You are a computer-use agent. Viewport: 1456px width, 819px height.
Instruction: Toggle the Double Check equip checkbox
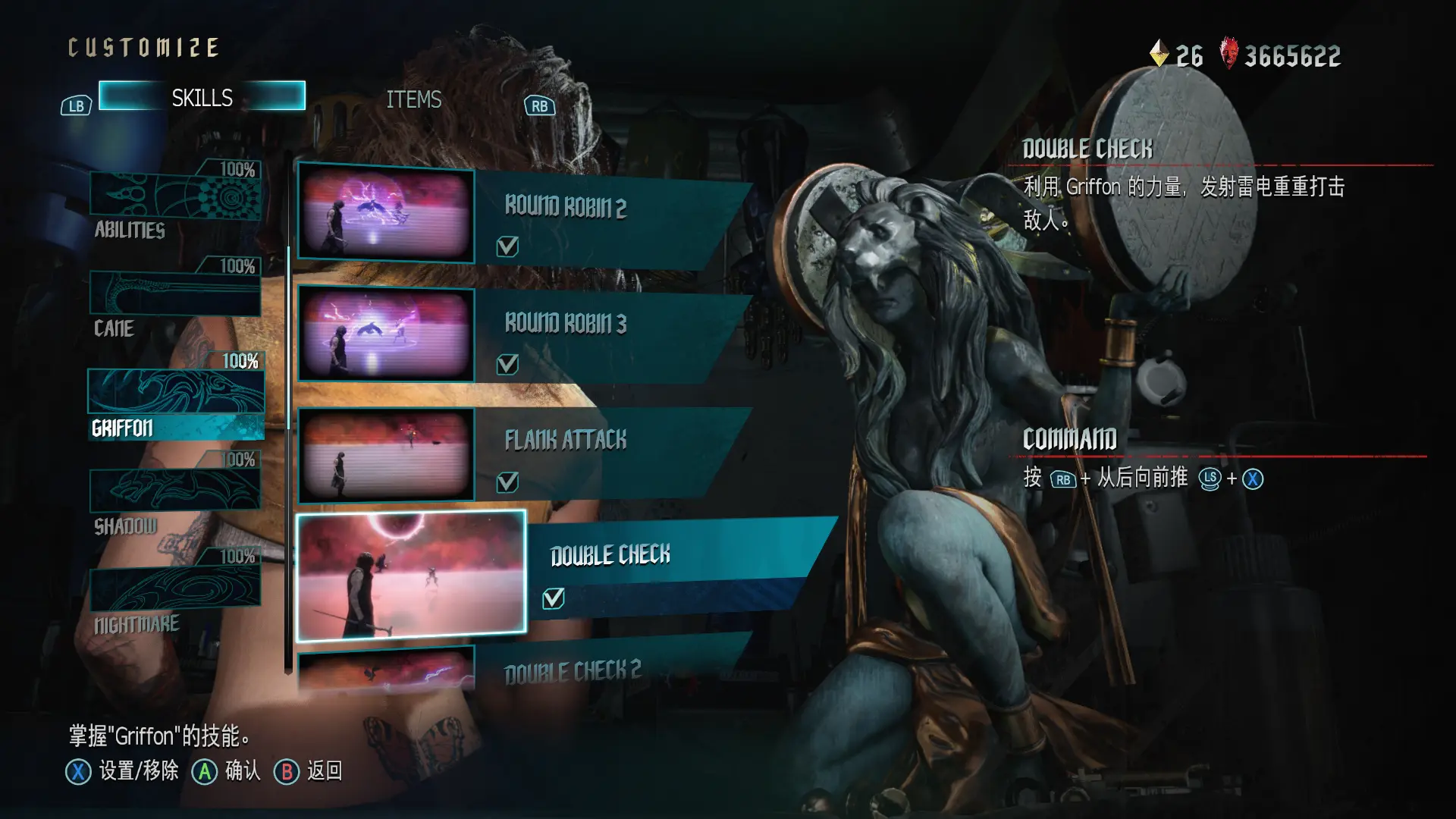point(554,599)
